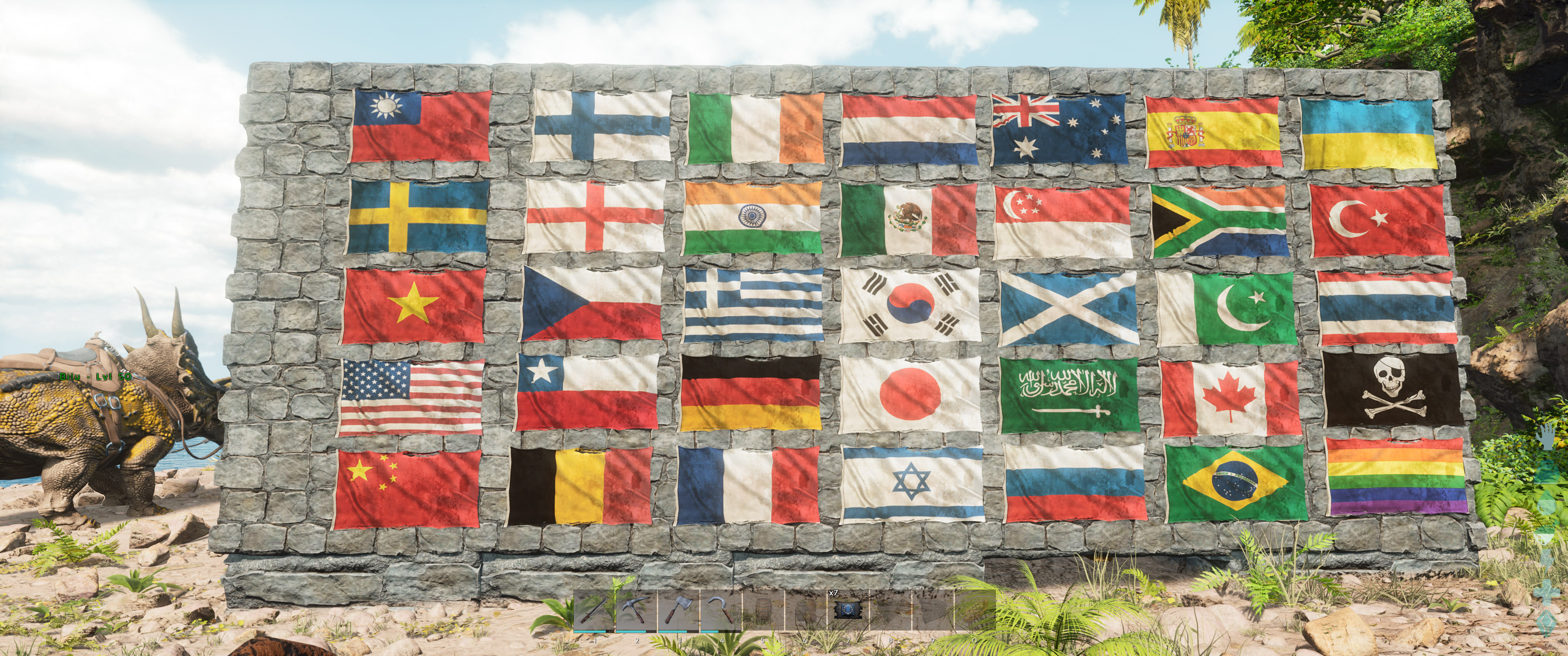Click the hand interaction icon on right HUD
This screenshot has height=656, width=1568.
tap(1546, 437)
